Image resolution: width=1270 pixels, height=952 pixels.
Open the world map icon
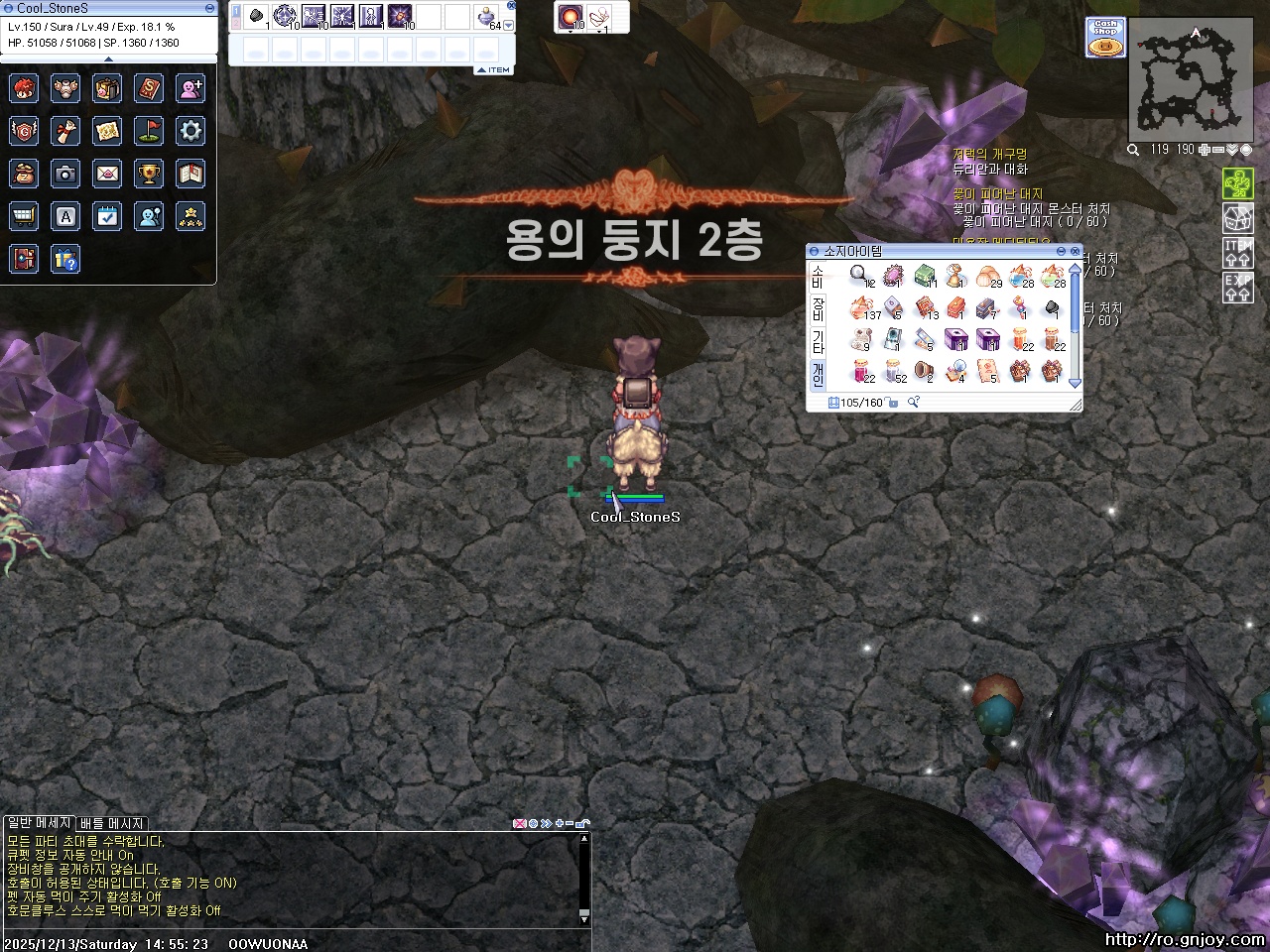click(107, 130)
